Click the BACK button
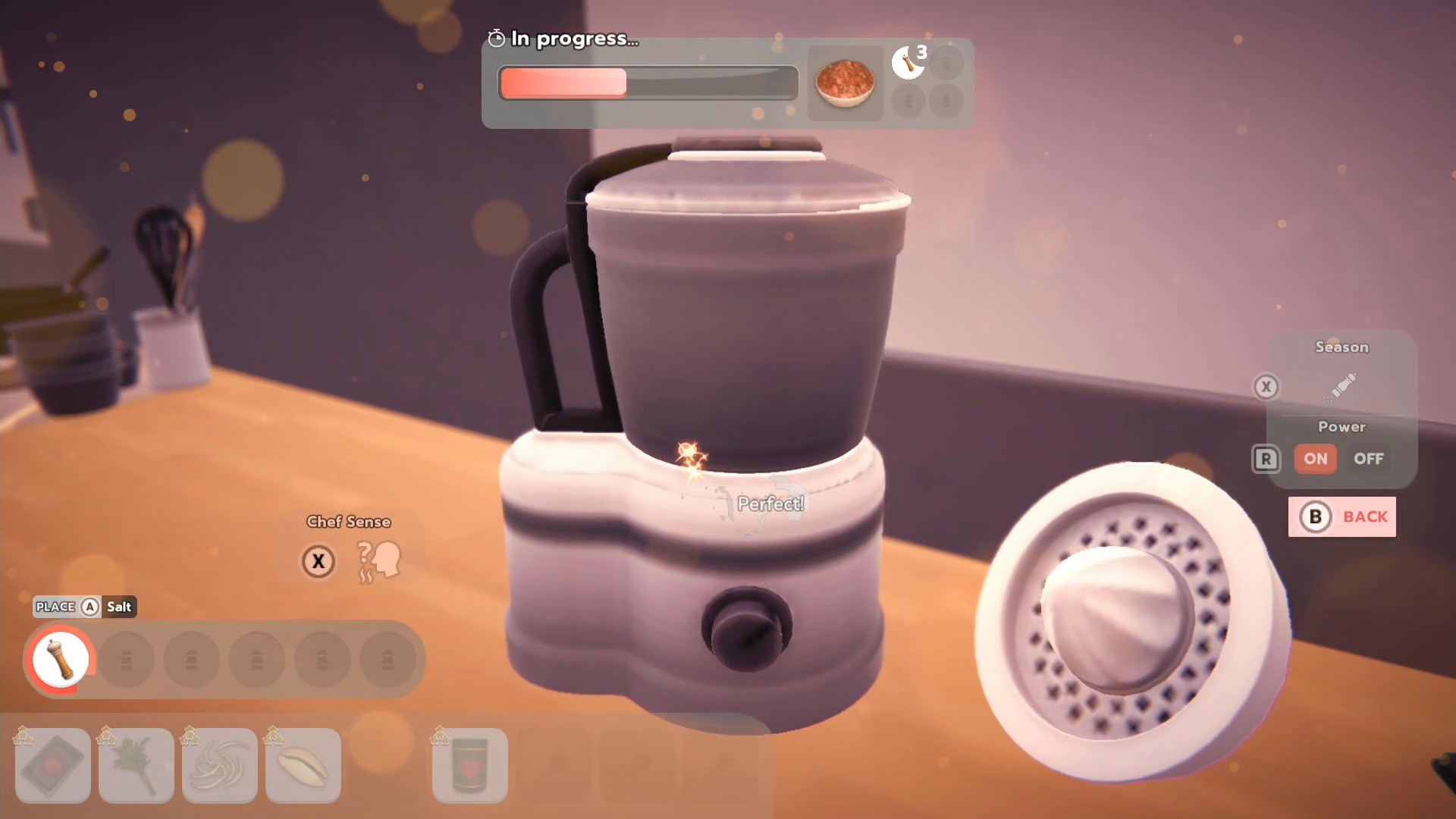 point(1341,517)
